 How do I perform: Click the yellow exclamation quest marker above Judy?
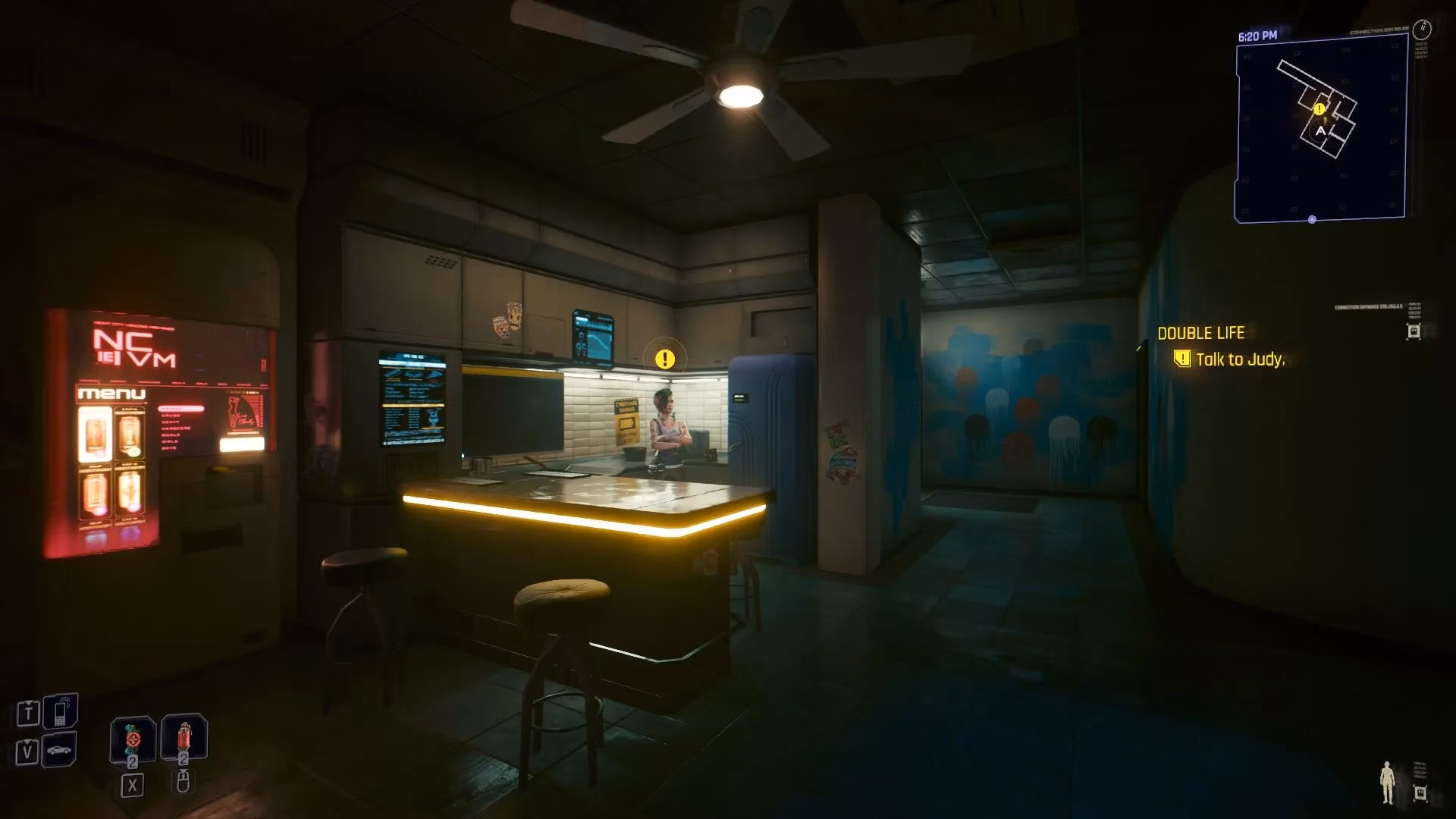[665, 358]
